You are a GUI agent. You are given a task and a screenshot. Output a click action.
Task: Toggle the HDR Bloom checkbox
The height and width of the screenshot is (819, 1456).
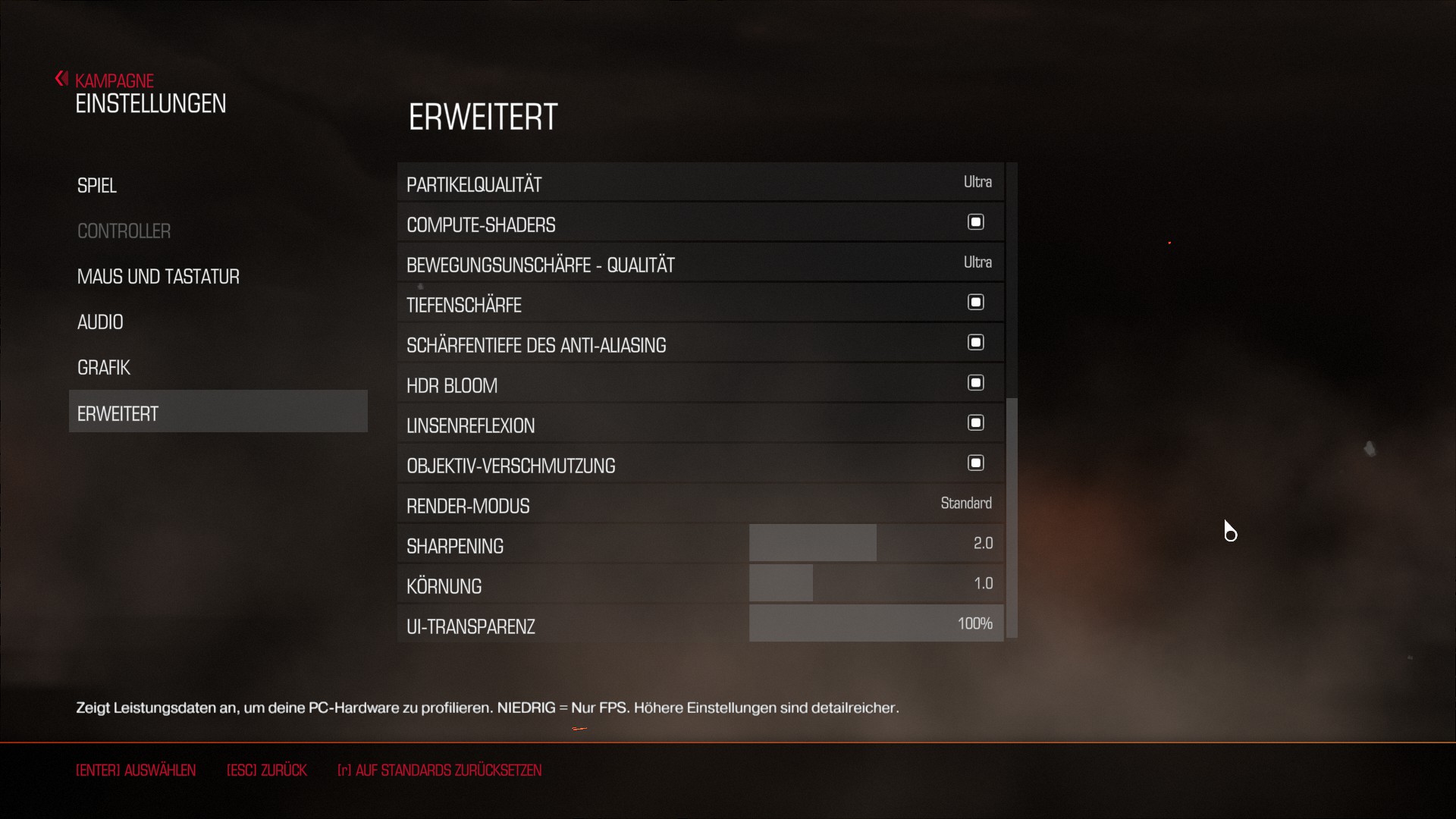975,383
